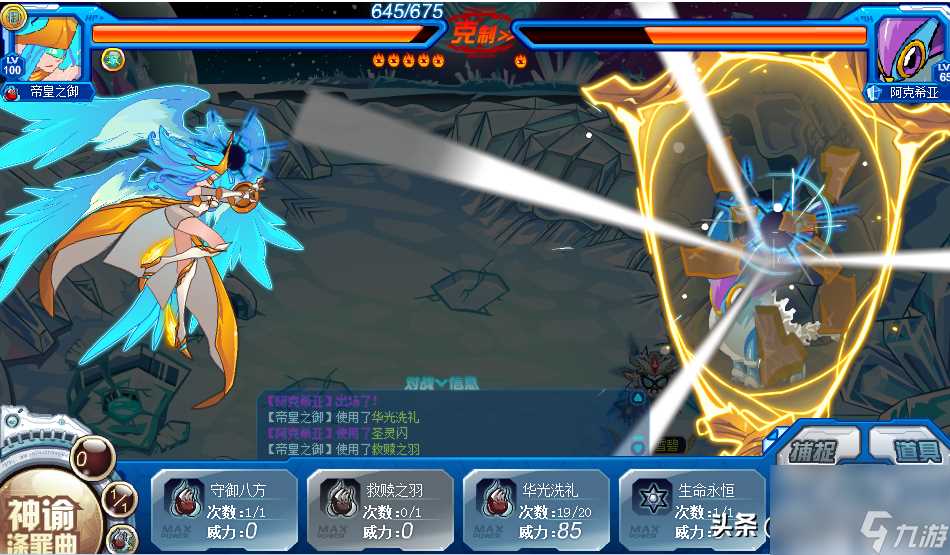
Task: Click the green status icon under player portrait
Action: pos(112,58)
